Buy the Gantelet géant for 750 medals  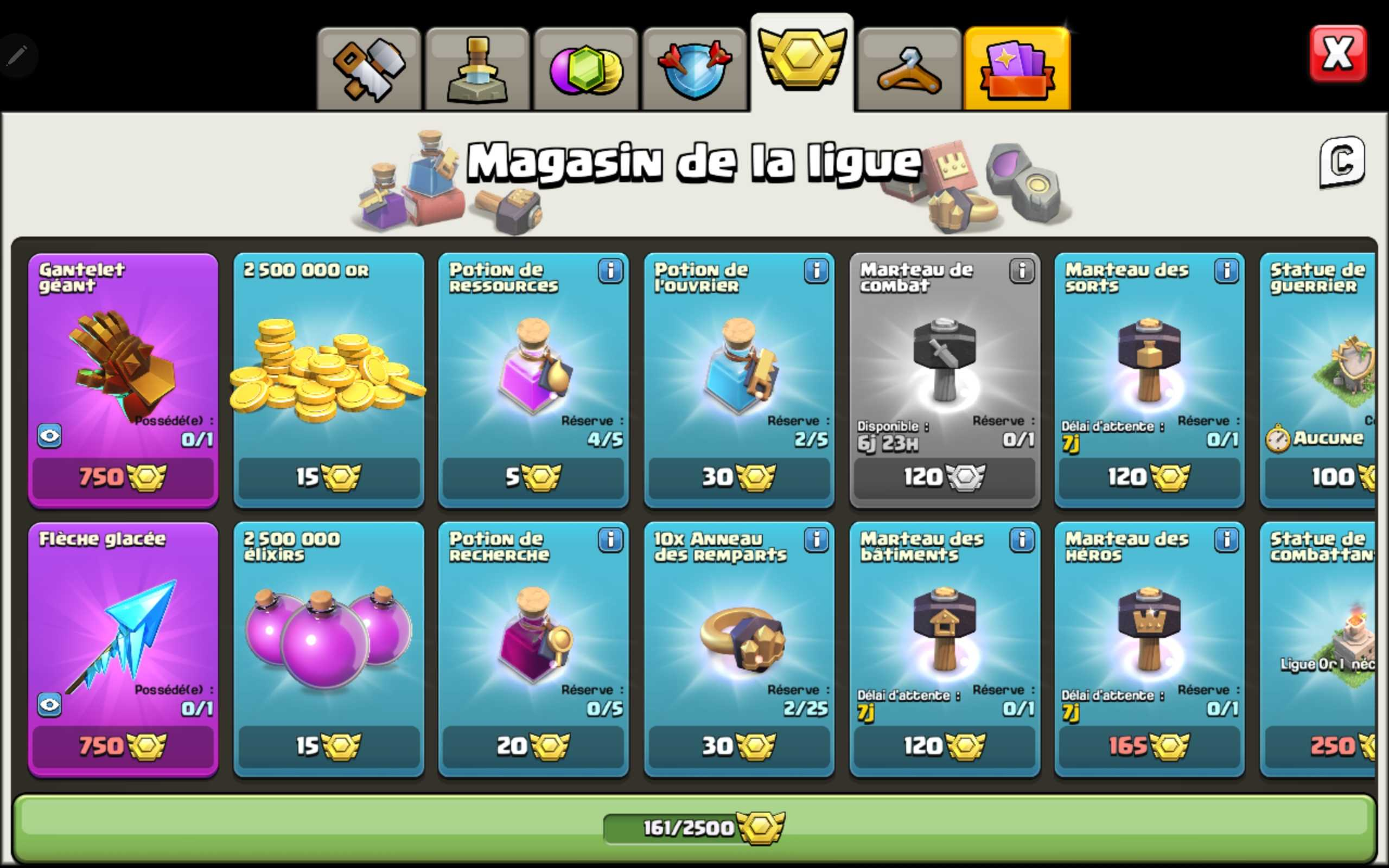tap(122, 477)
